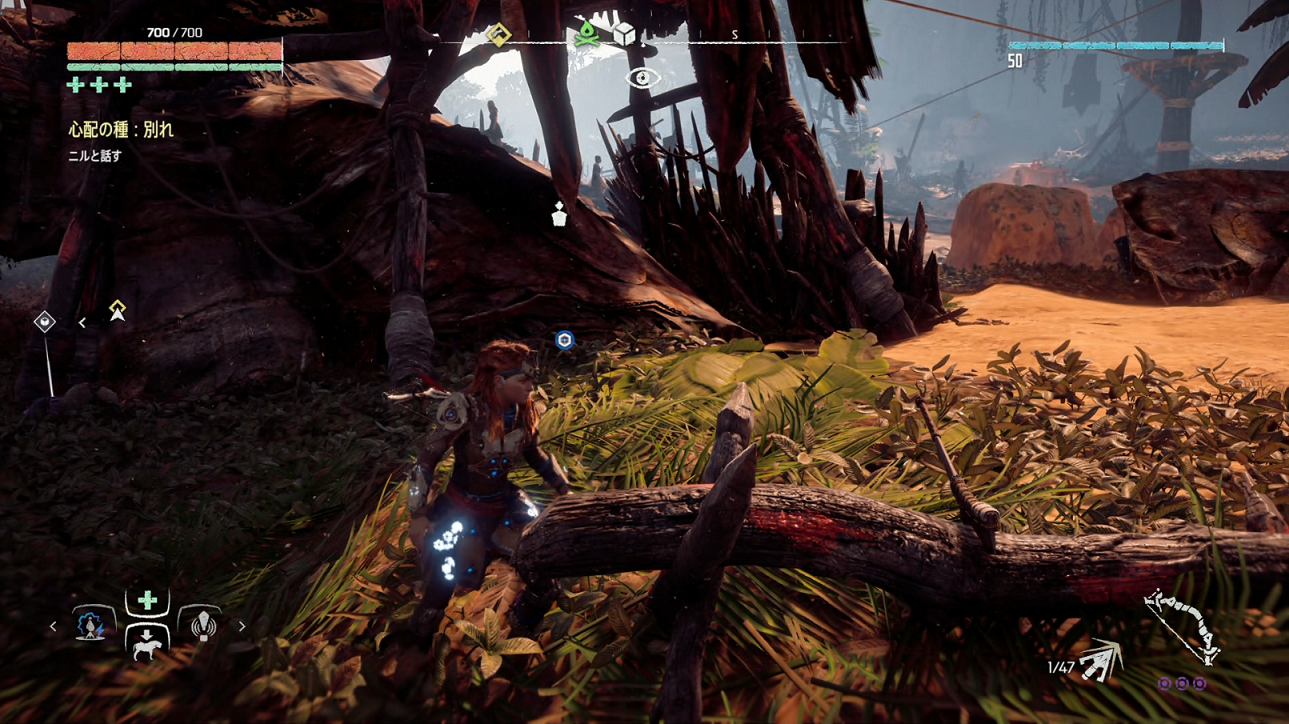Click the white cube compass marker
Image resolution: width=1289 pixels, height=724 pixels.
pos(625,35)
